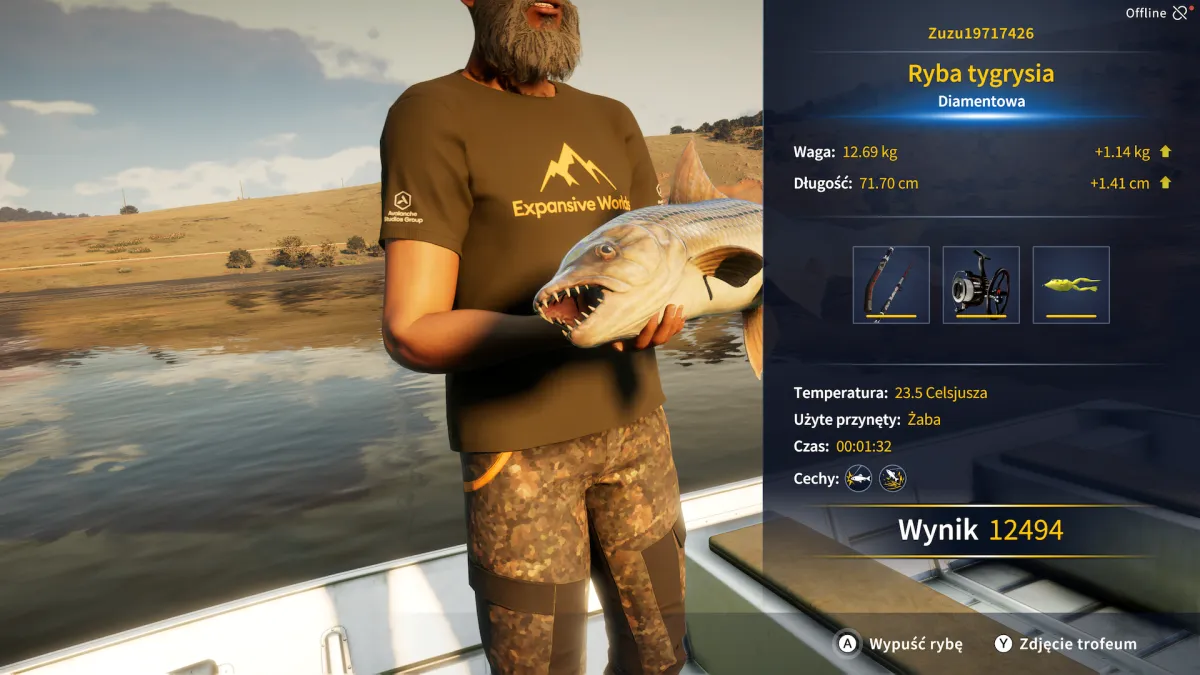Image resolution: width=1200 pixels, height=675 pixels.
Task: Select the fishing reel equipment slot
Action: pyautogui.click(x=981, y=285)
